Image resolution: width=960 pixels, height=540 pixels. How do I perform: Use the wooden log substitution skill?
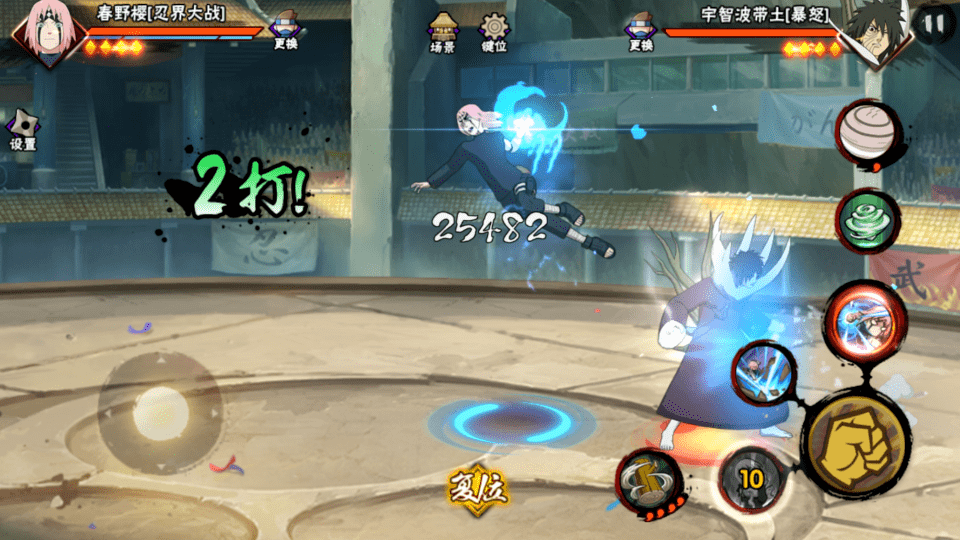[x=648, y=482]
